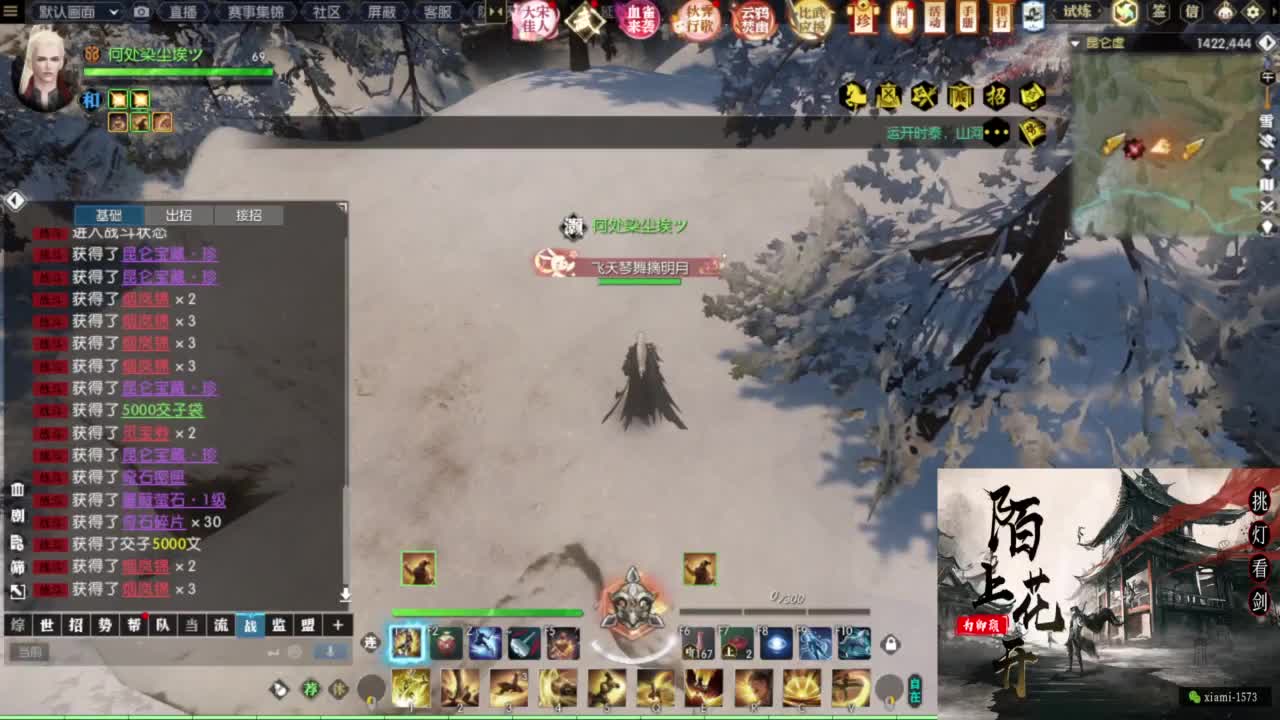Click the screenshot camera icon top-left

tap(140, 13)
